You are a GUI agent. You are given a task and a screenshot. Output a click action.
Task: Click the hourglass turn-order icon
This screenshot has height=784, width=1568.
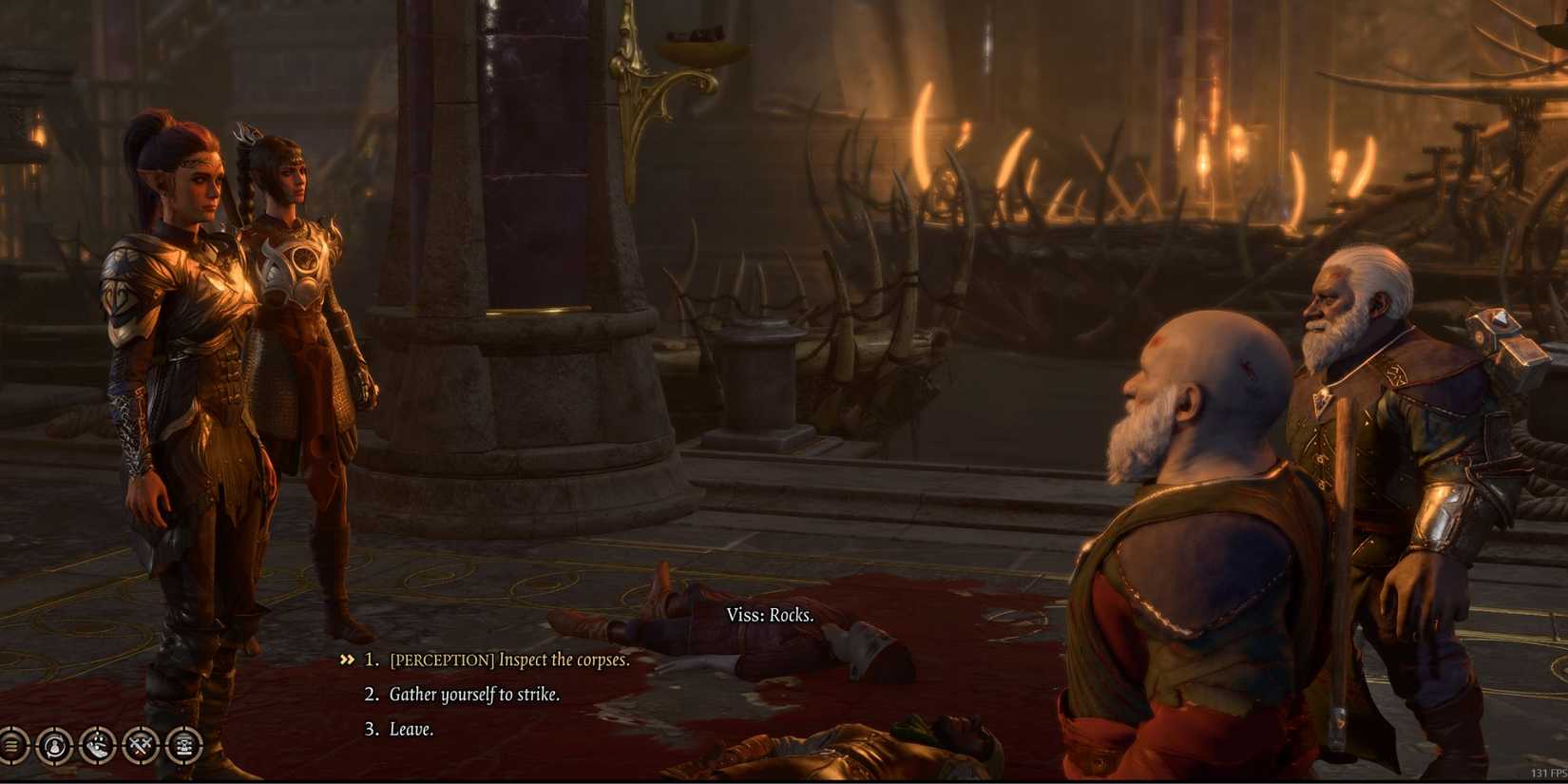[x=184, y=745]
